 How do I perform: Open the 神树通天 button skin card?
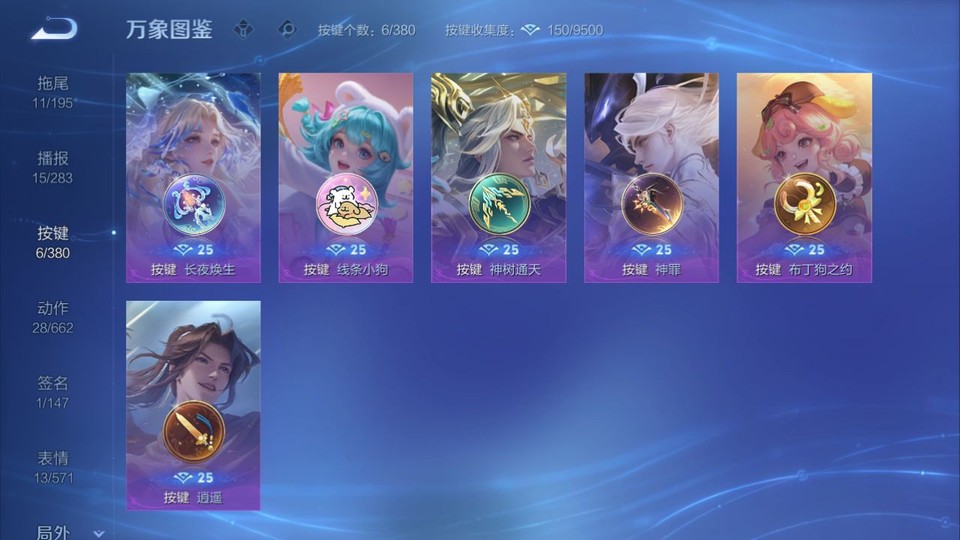pyautogui.click(x=499, y=177)
